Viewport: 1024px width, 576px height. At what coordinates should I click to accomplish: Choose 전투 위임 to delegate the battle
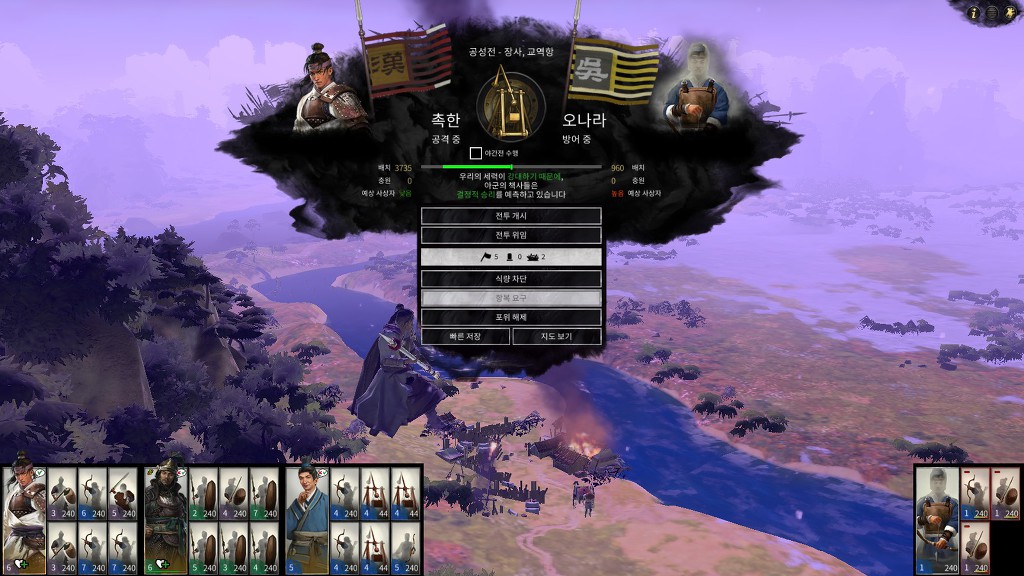click(511, 235)
